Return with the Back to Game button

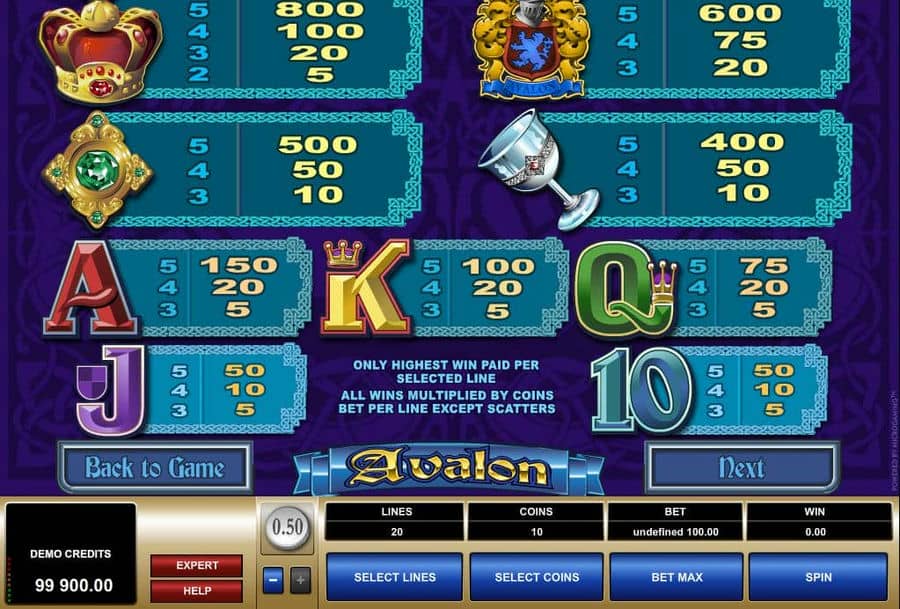click(x=154, y=468)
